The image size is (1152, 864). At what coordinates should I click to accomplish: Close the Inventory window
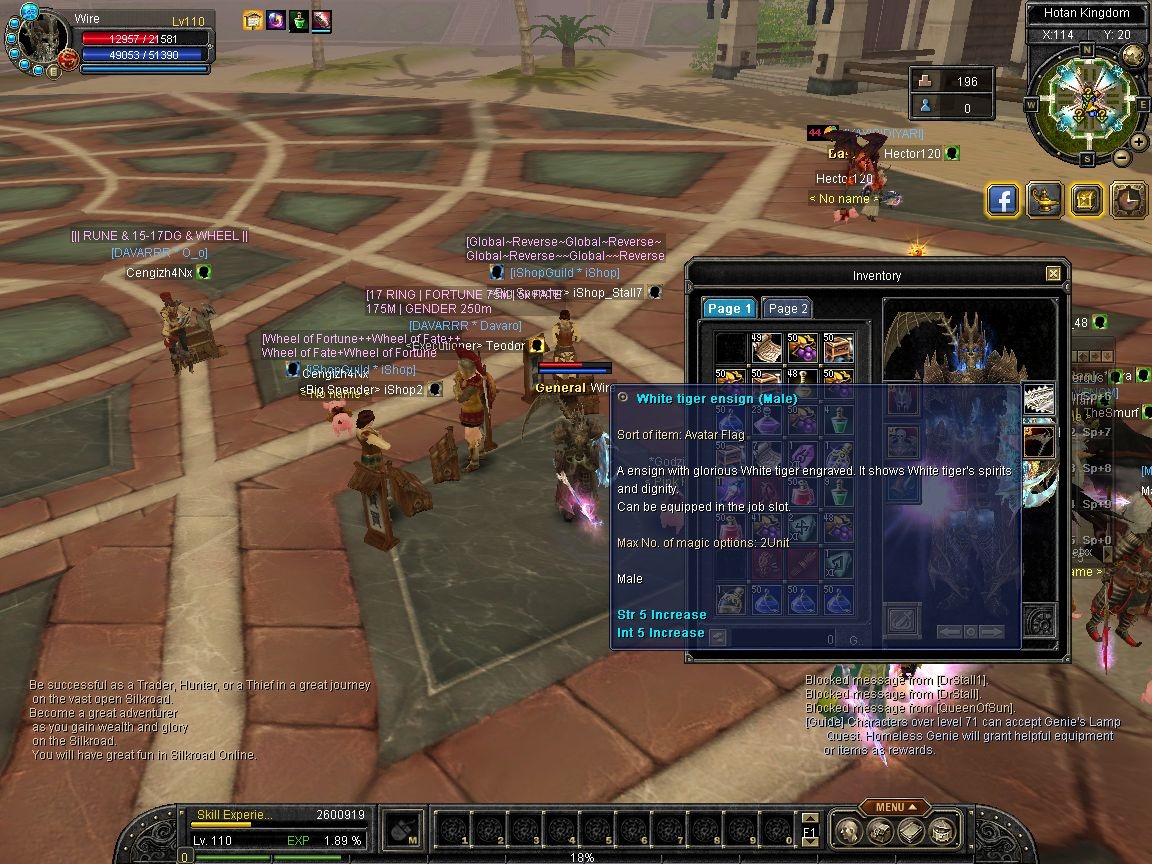point(1053,274)
